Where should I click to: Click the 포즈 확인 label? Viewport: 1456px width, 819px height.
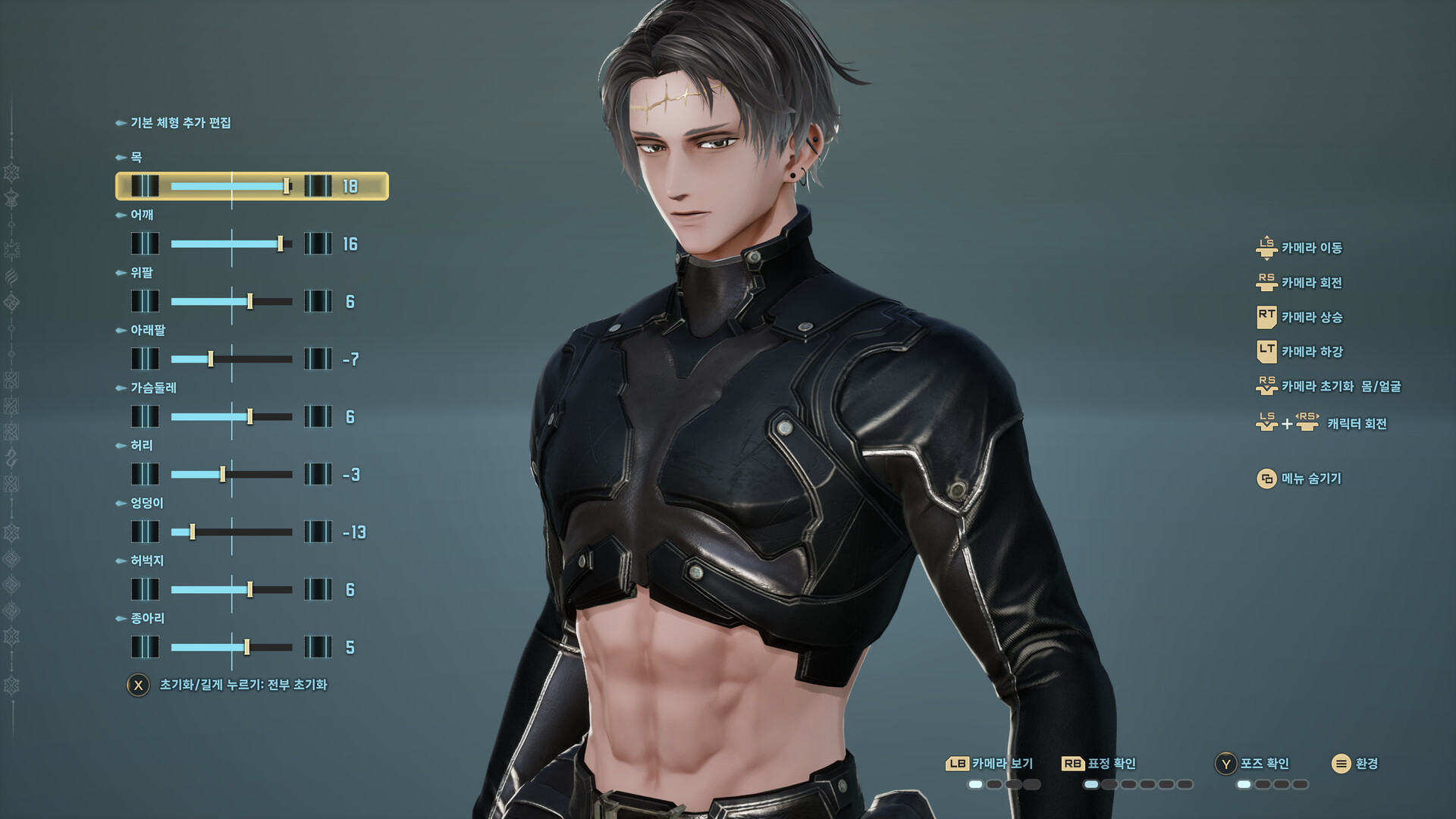click(1265, 764)
